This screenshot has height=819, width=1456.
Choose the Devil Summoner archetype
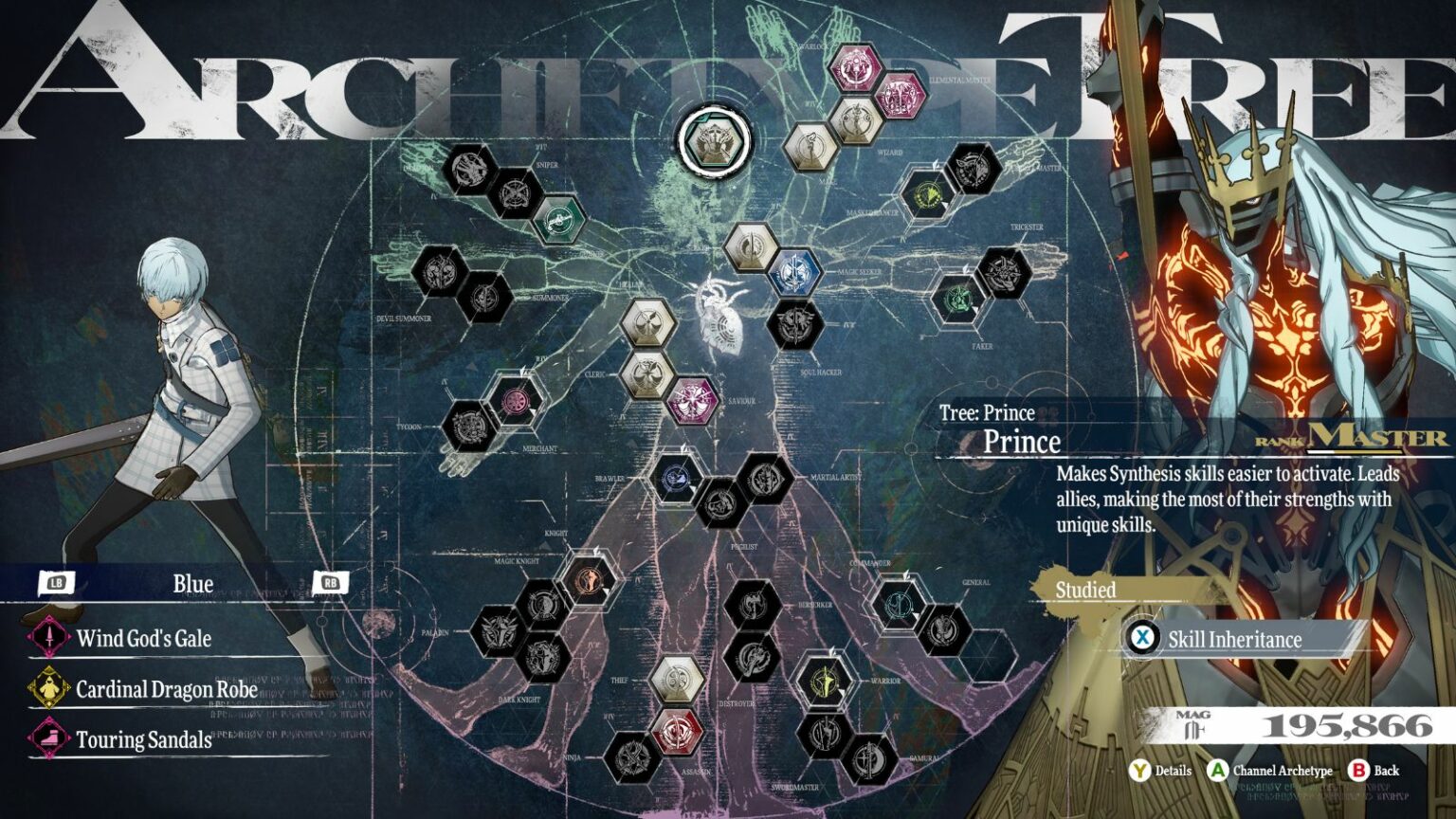pos(439,271)
